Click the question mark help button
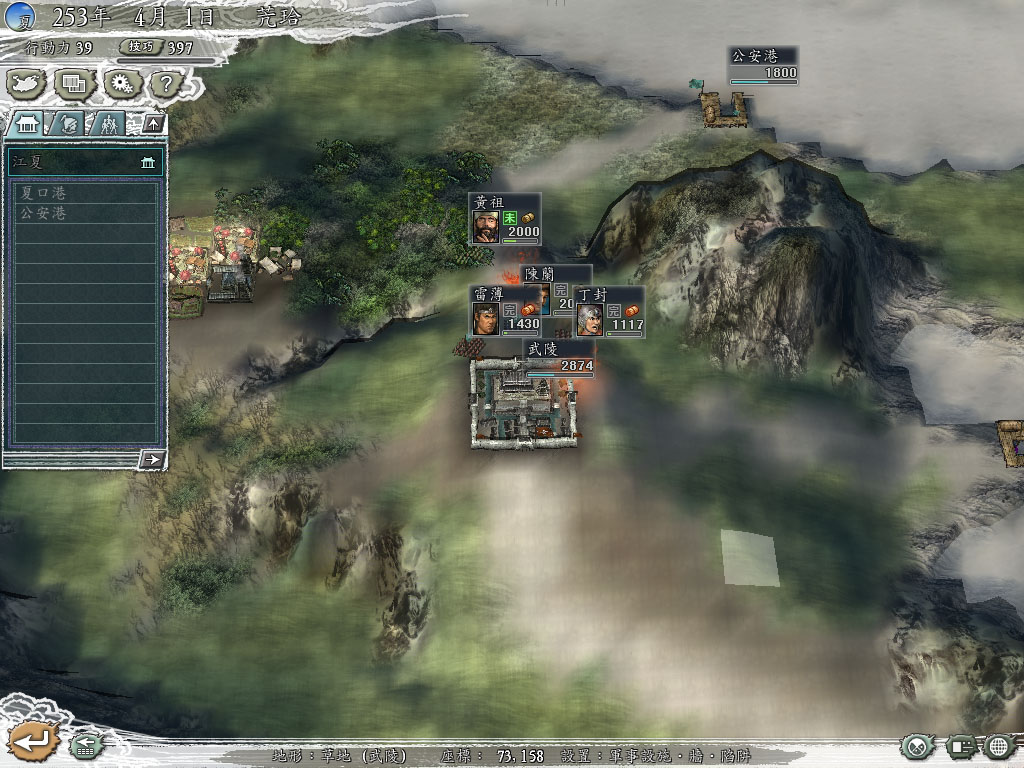 165,83
